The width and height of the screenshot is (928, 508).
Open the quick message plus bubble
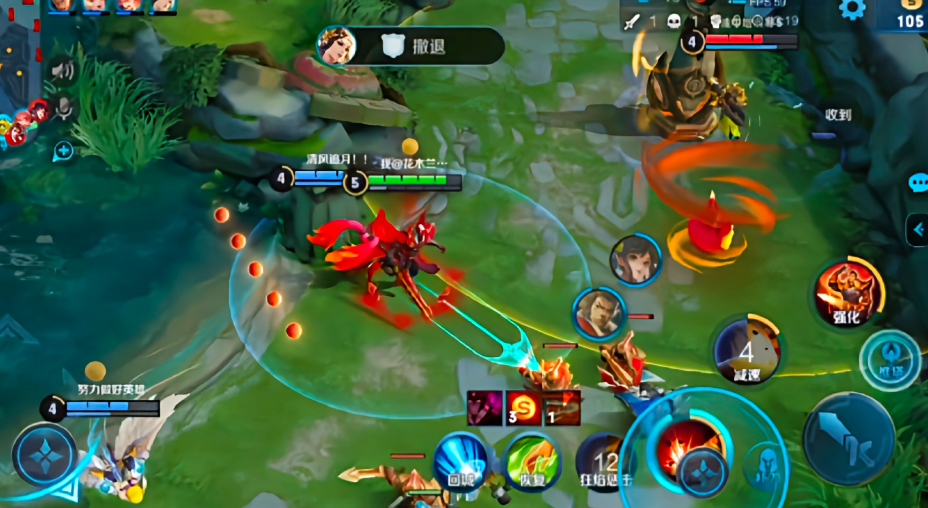click(x=63, y=151)
